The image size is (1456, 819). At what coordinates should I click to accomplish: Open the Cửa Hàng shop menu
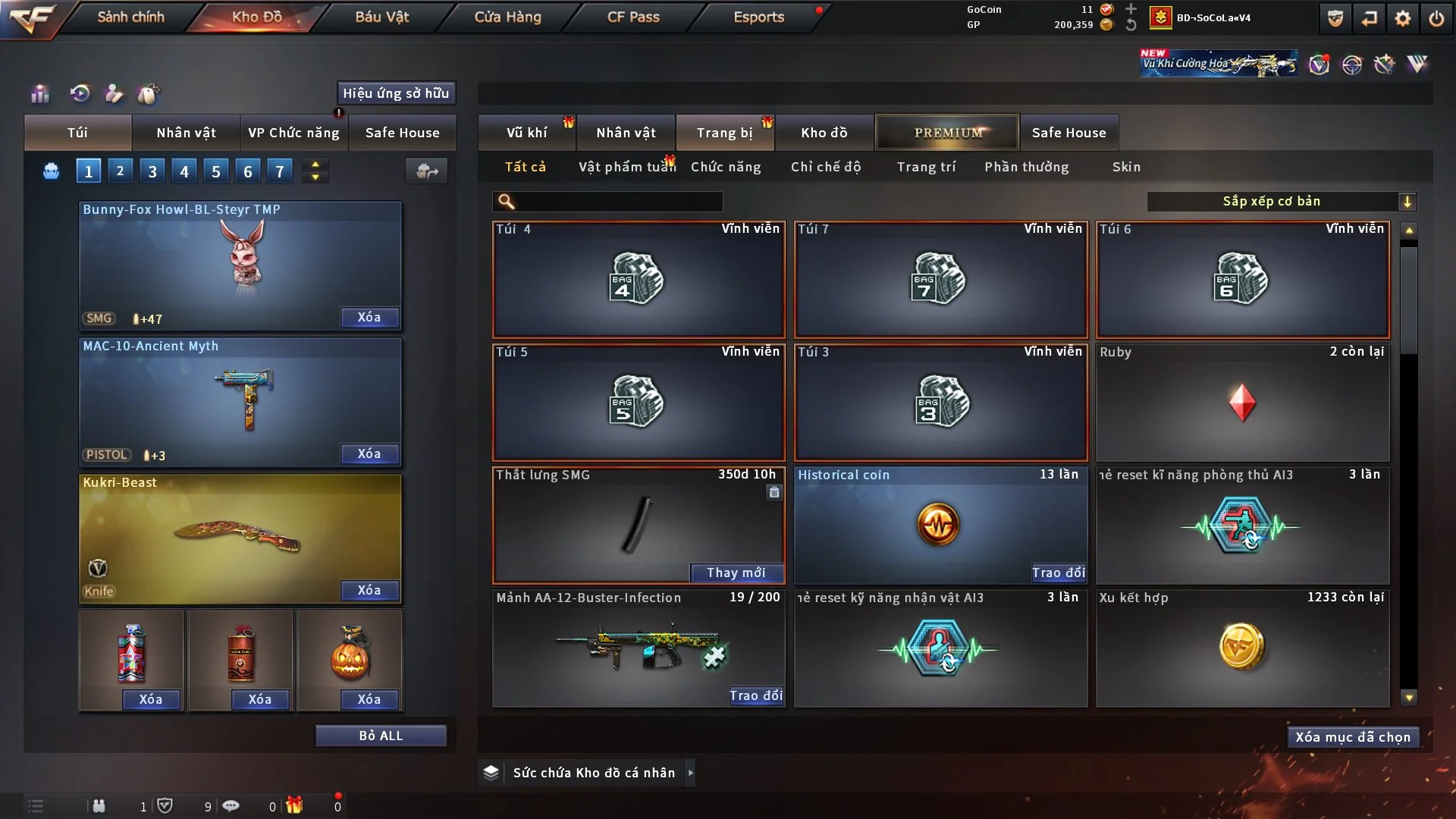(507, 17)
